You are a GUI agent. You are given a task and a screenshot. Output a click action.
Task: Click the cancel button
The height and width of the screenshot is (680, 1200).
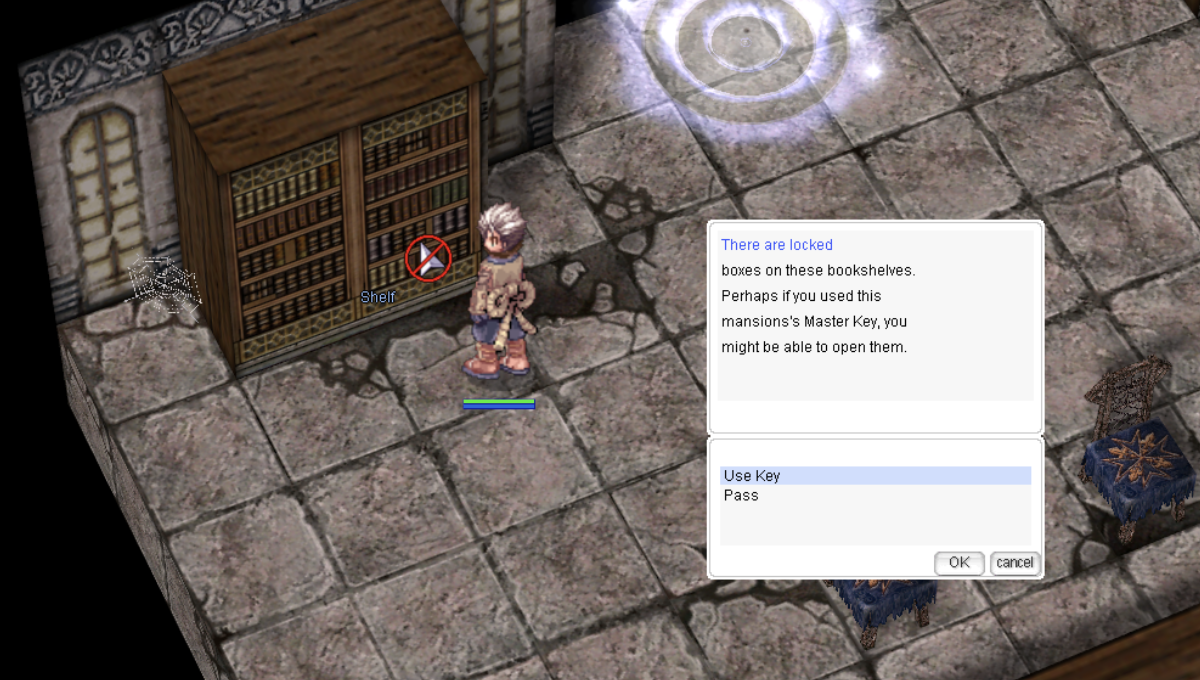(1014, 562)
